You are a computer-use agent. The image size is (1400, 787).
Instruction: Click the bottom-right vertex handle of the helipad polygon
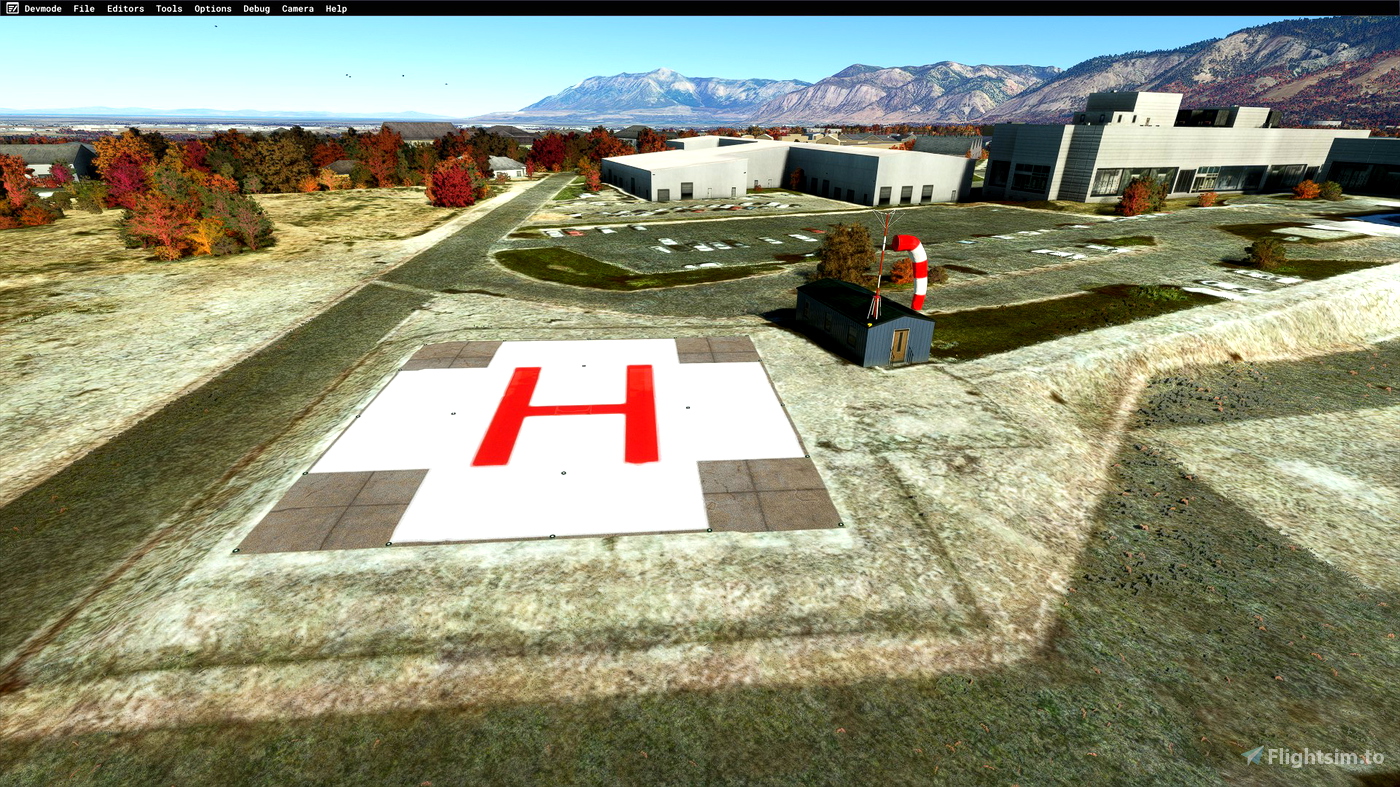point(840,524)
